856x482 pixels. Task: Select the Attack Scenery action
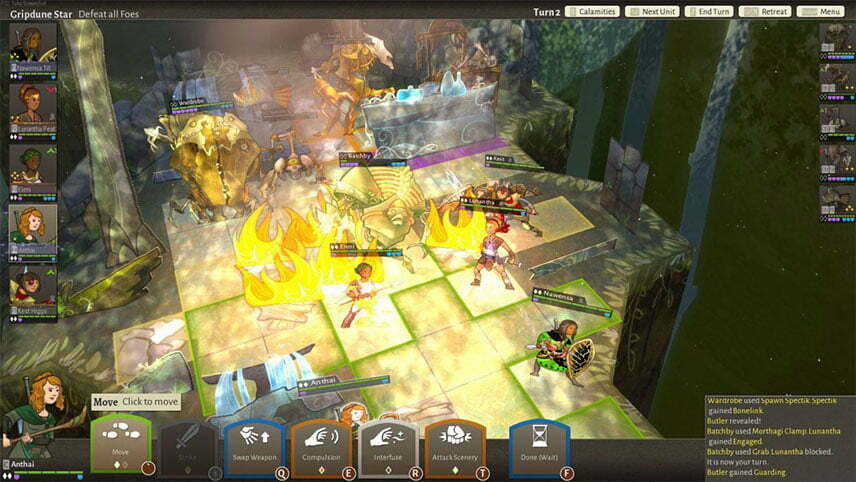455,447
